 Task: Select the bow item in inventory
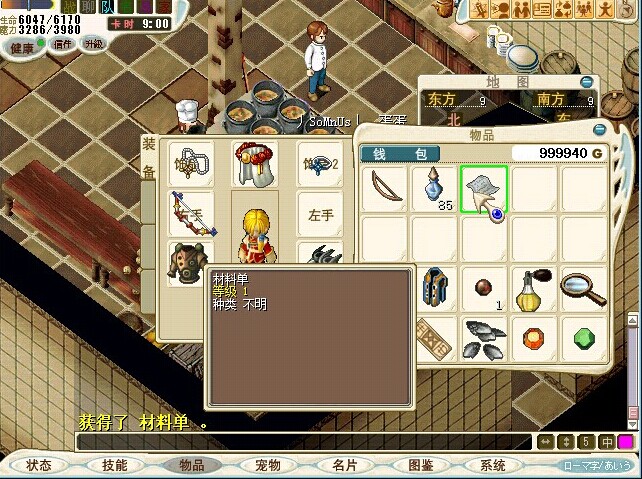click(383, 189)
